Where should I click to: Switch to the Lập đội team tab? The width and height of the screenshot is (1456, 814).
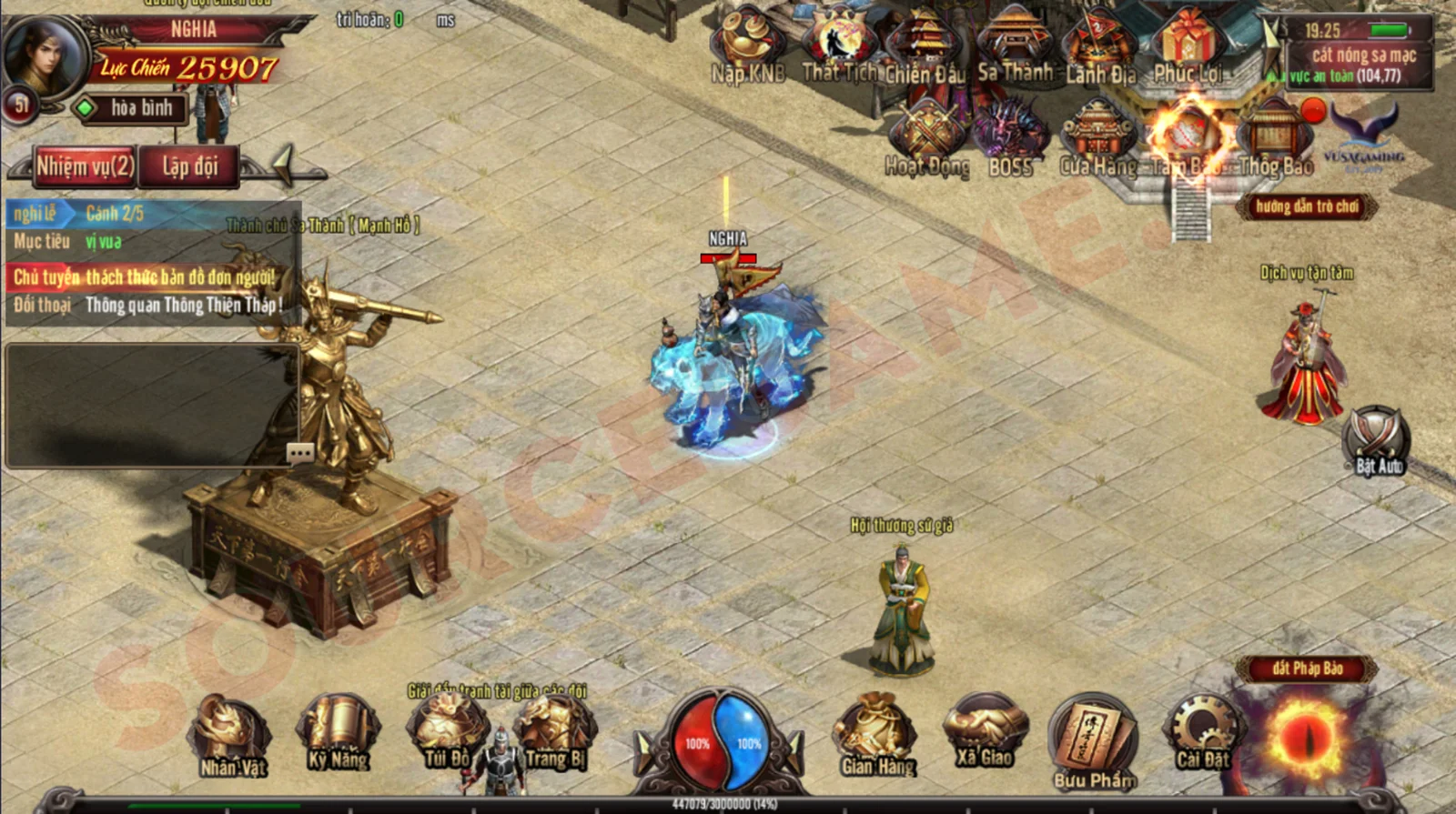[190, 166]
